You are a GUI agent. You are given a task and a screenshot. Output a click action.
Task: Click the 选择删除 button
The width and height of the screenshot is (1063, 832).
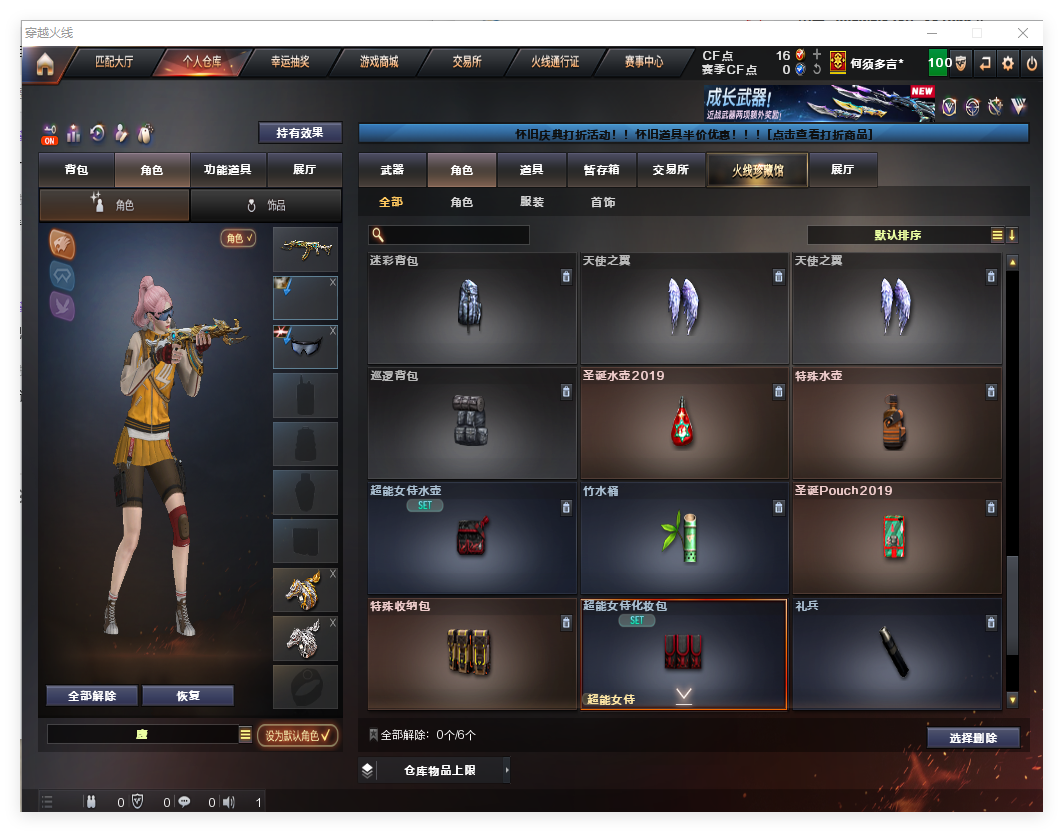(x=973, y=738)
